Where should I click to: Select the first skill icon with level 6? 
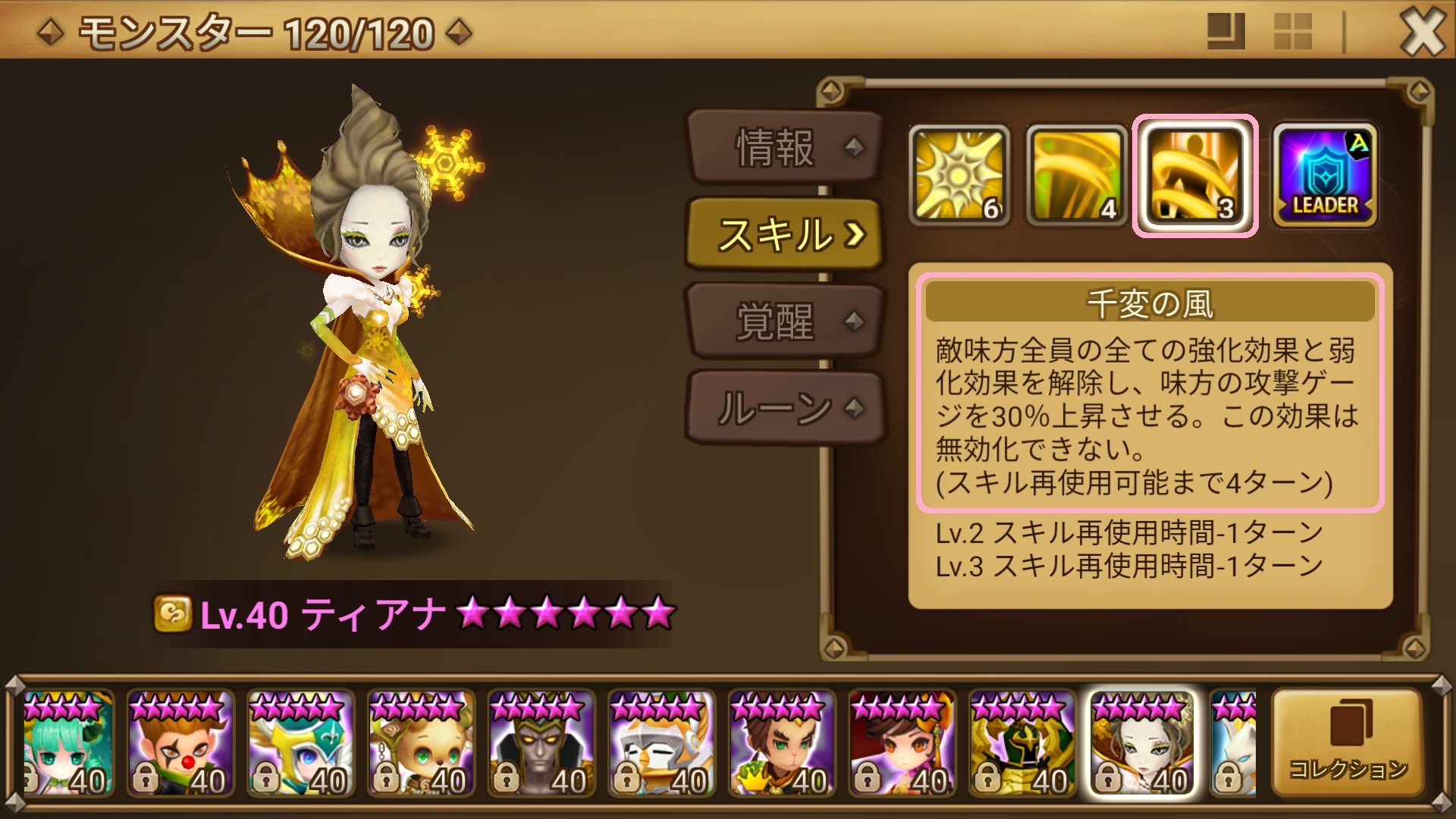pos(961,174)
